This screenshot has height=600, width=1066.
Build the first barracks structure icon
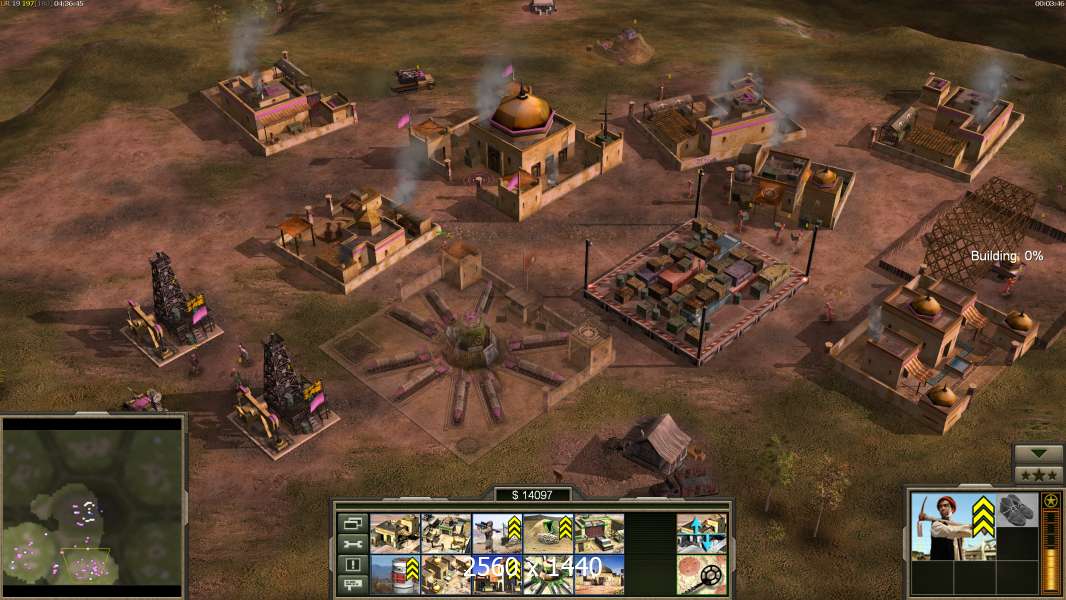tap(395, 533)
